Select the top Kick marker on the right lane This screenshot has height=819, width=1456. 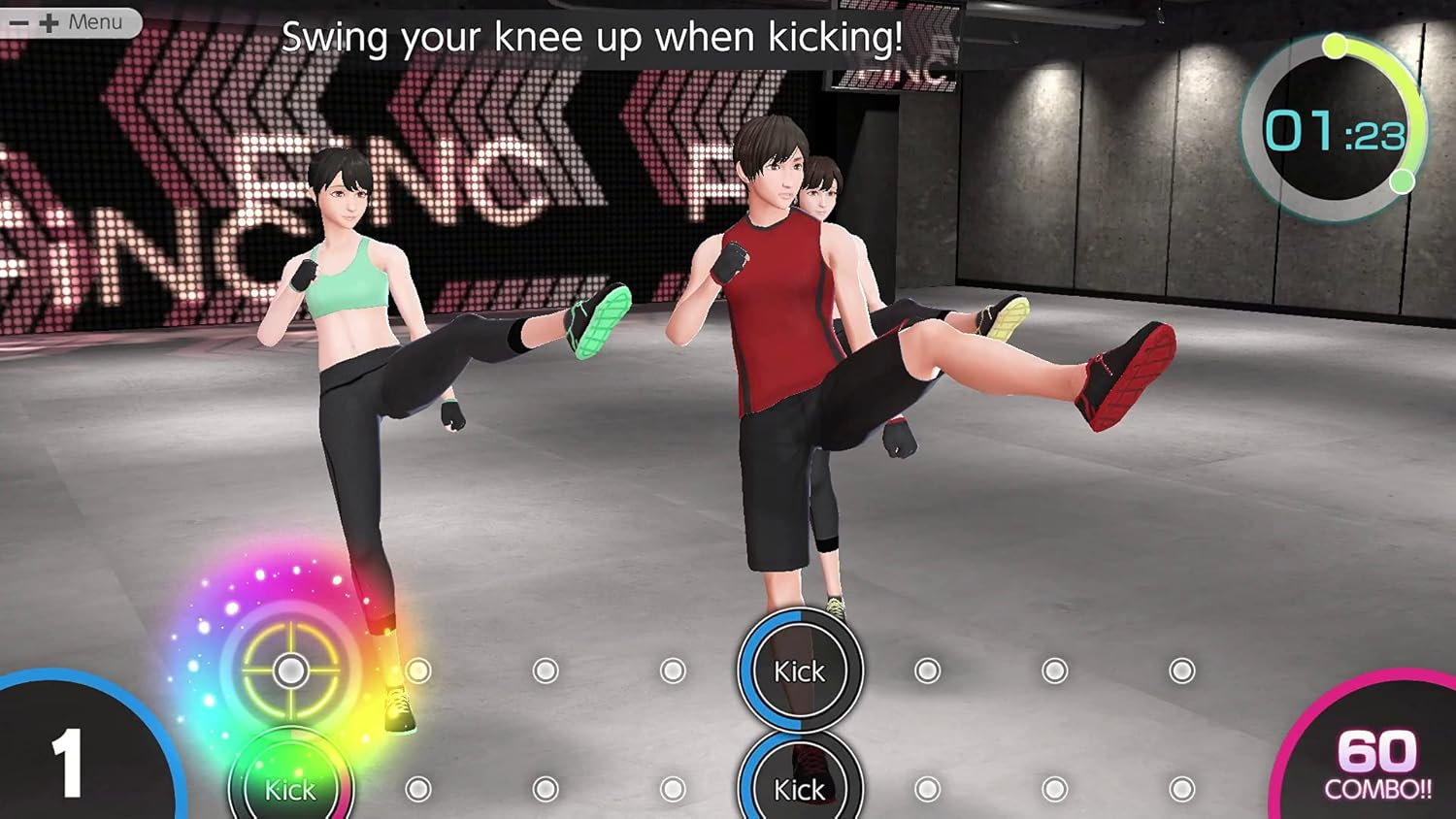tap(799, 671)
